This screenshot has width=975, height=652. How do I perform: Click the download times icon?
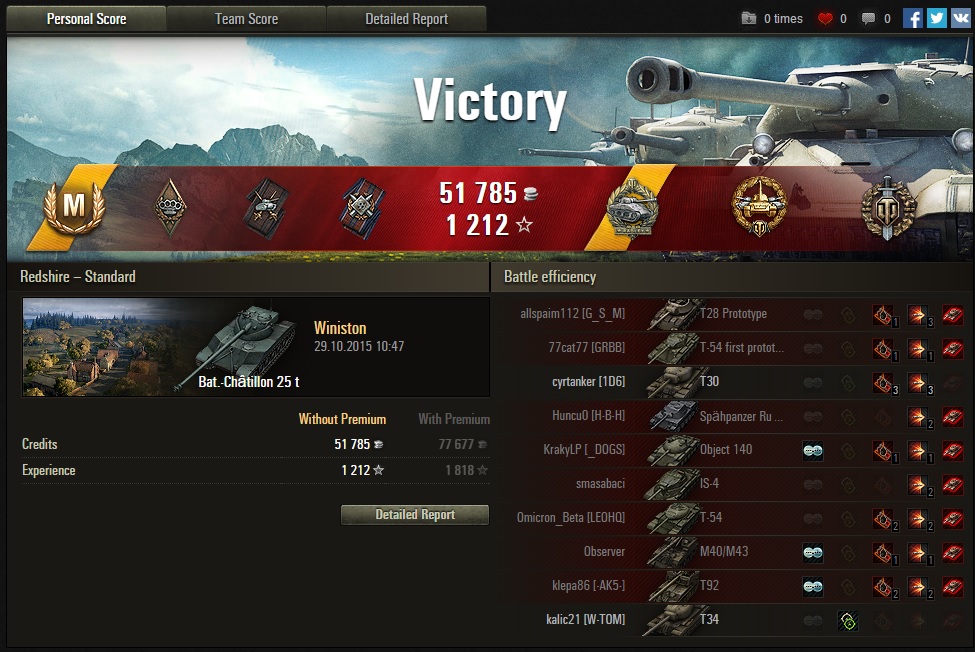[749, 18]
